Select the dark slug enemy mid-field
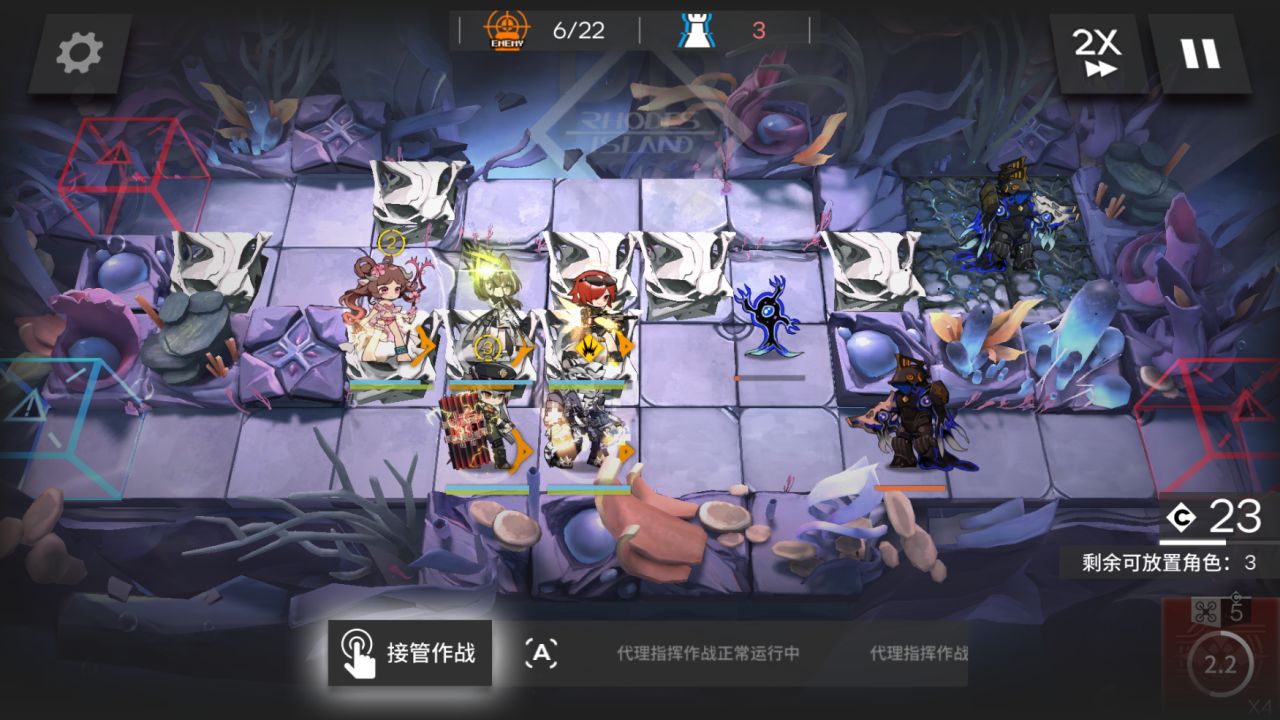 coord(770,320)
